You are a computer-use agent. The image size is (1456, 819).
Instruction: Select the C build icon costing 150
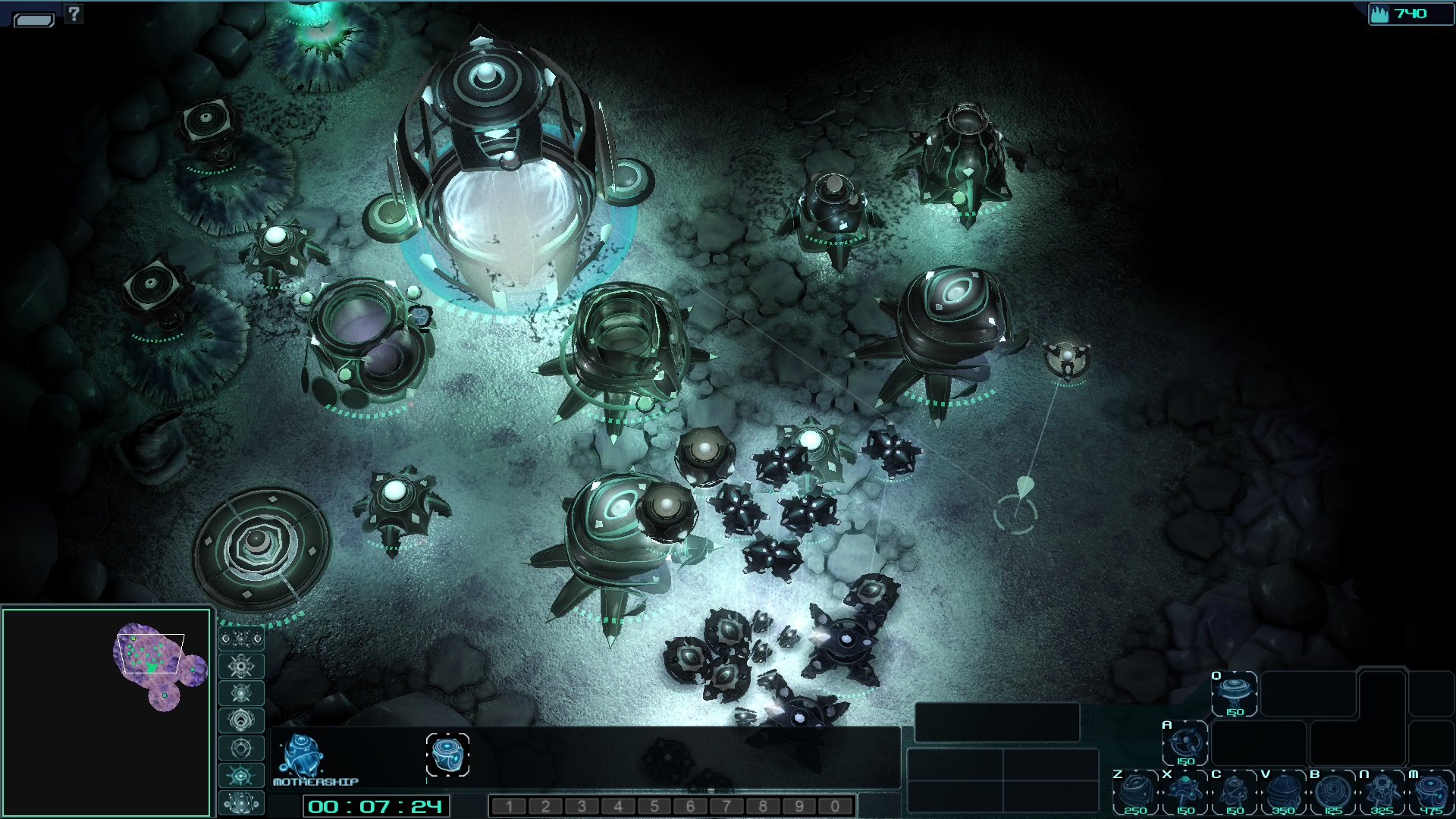1234,792
